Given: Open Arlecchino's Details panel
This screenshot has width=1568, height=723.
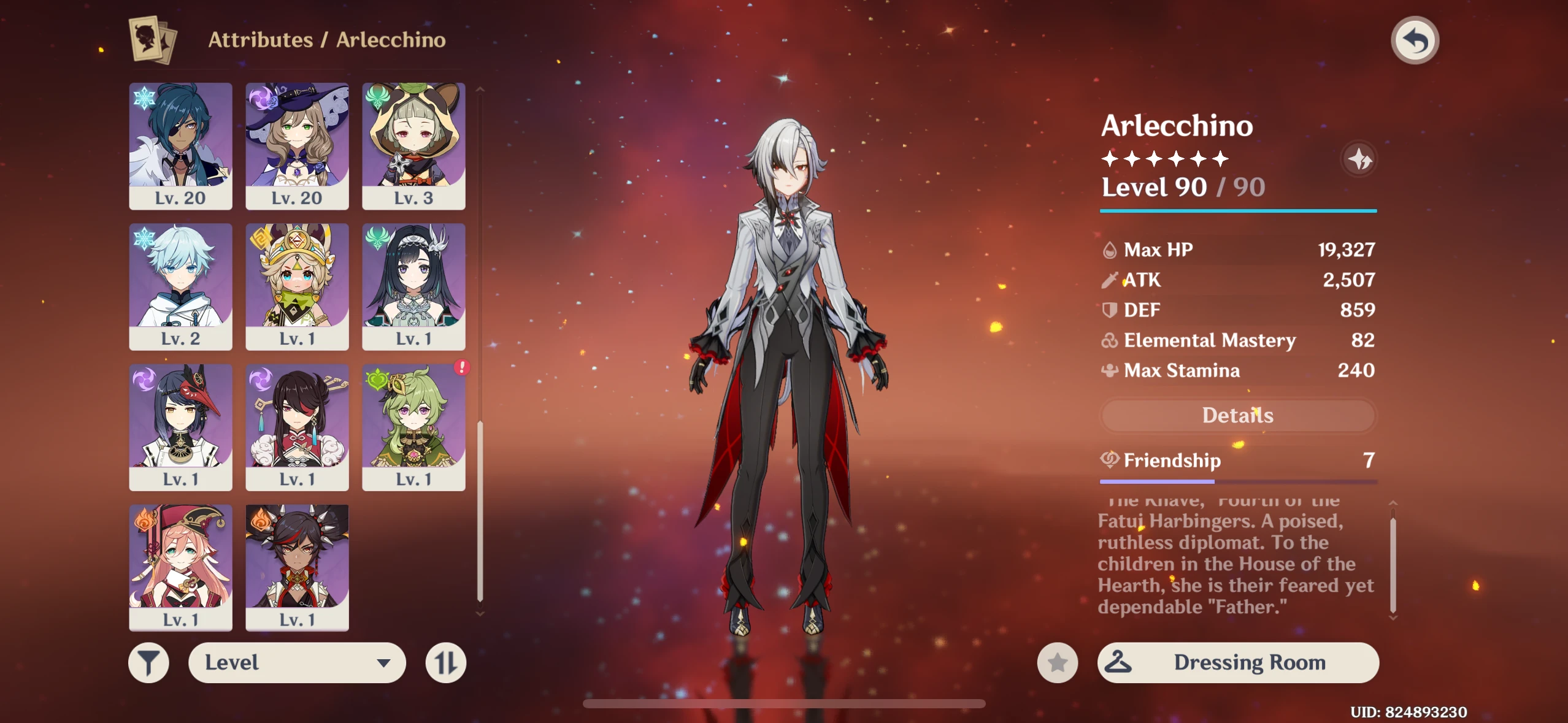Looking at the screenshot, I should (x=1239, y=415).
